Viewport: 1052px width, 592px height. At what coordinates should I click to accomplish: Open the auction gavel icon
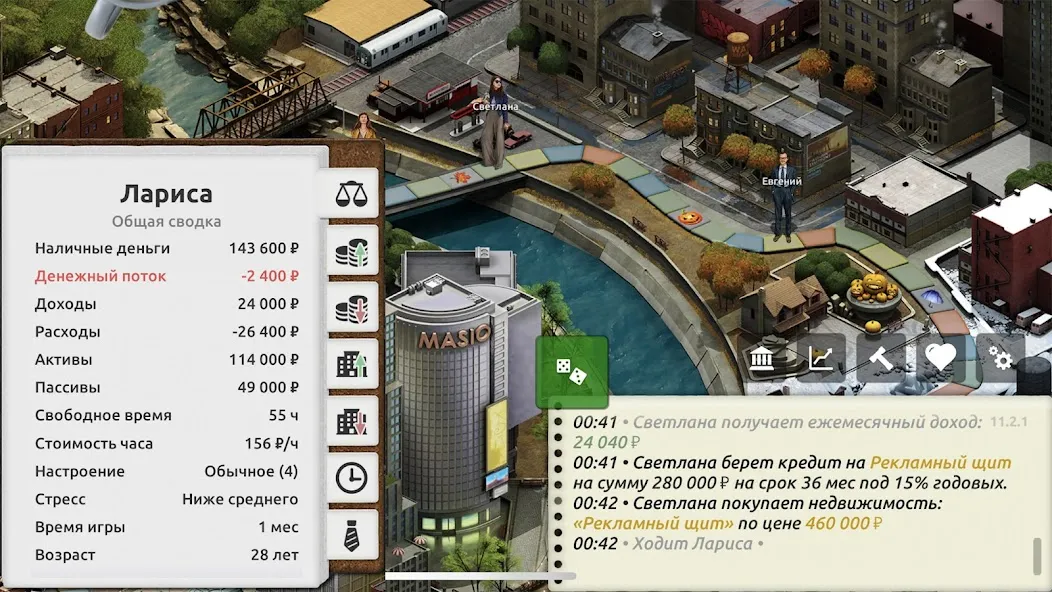pos(881,358)
